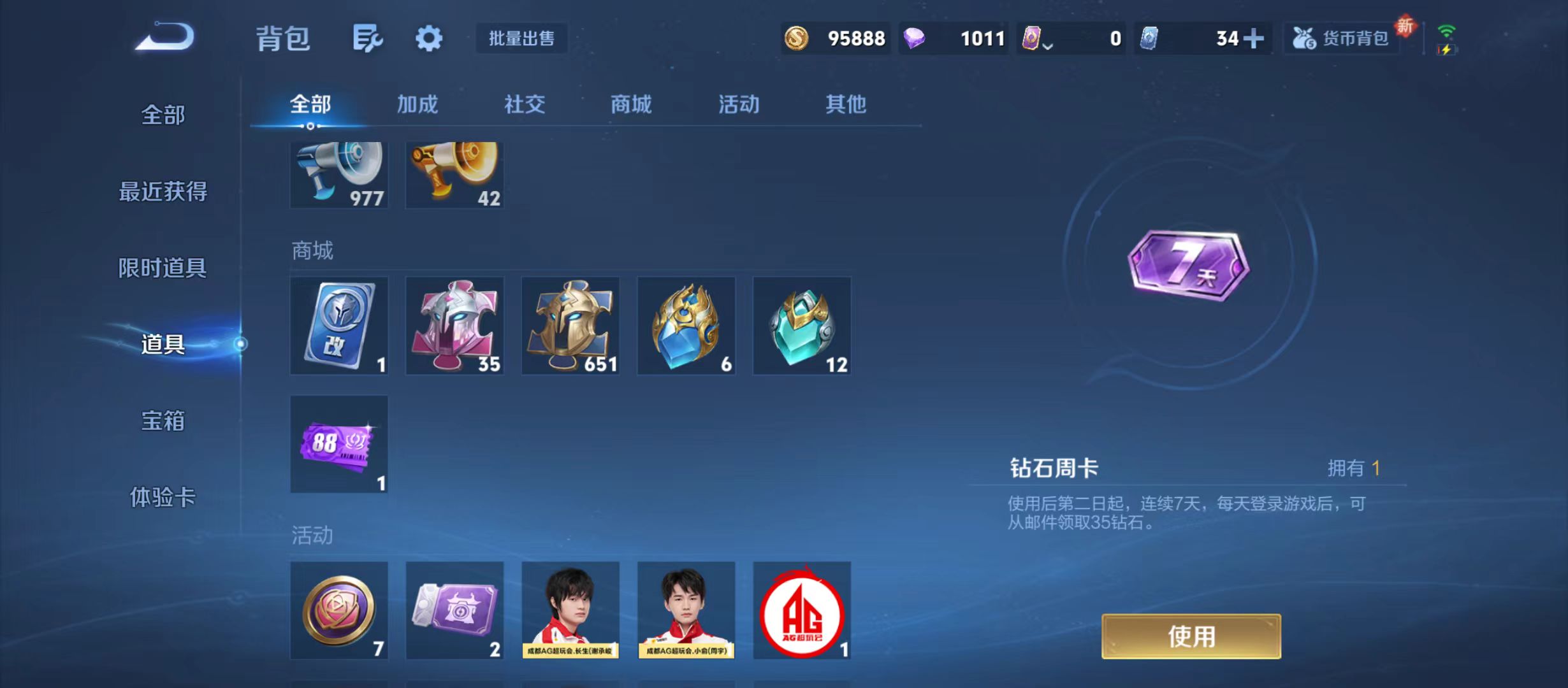This screenshot has height=688, width=1568.
Task: Select the AG super play club logo item
Action: click(x=801, y=610)
